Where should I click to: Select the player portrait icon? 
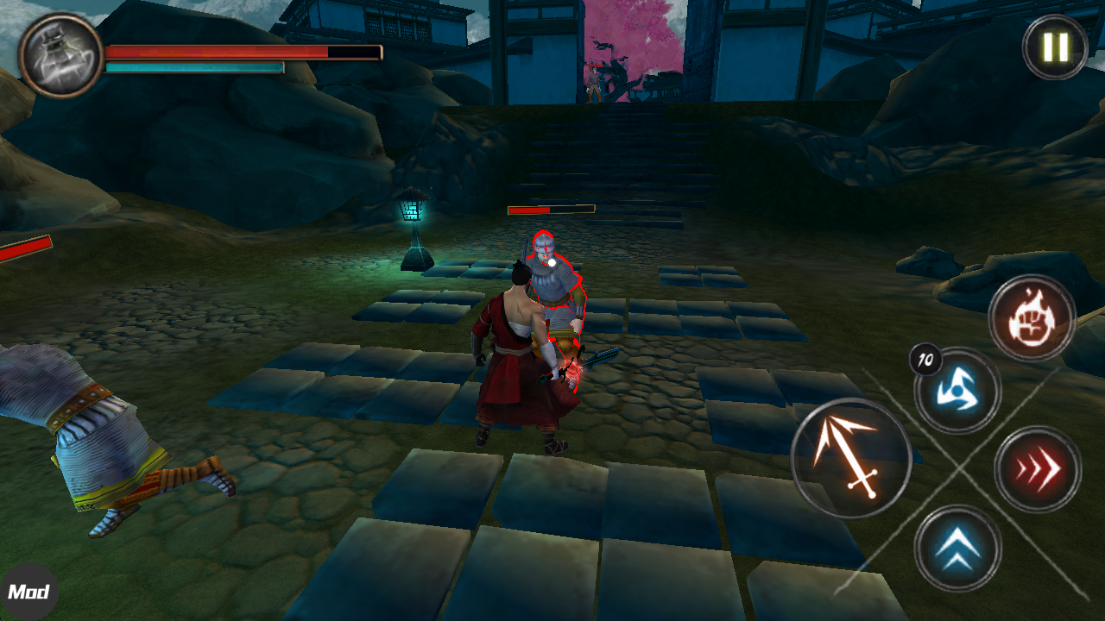coord(60,56)
